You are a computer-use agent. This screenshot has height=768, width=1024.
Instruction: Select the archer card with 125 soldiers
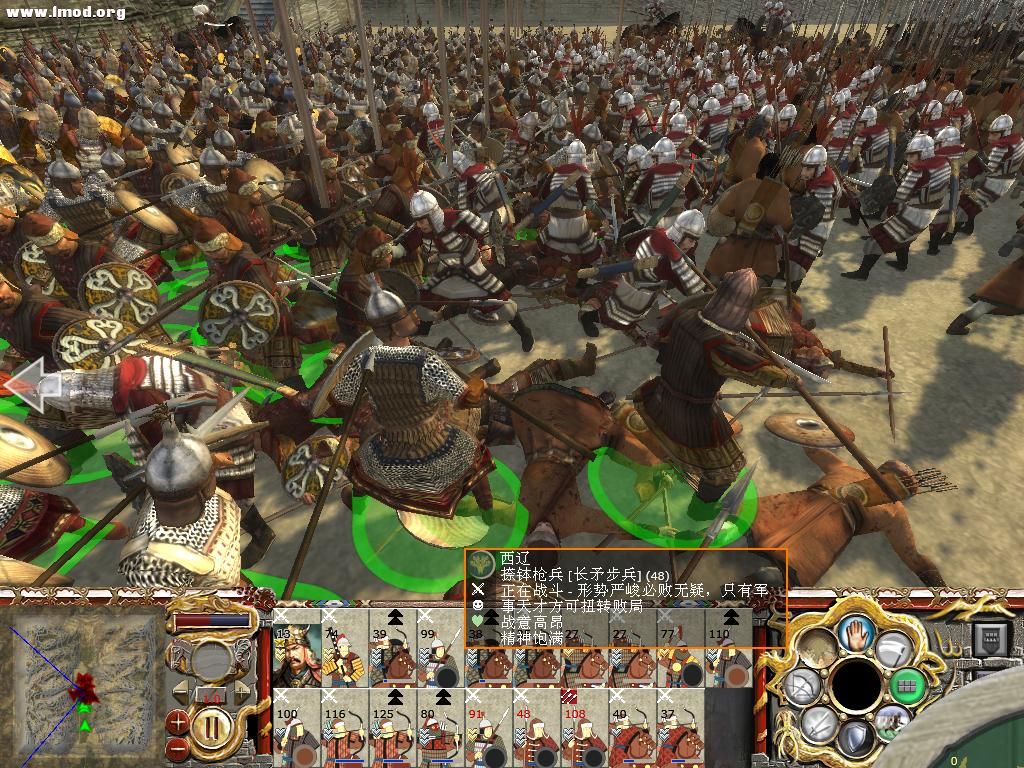pos(393,727)
